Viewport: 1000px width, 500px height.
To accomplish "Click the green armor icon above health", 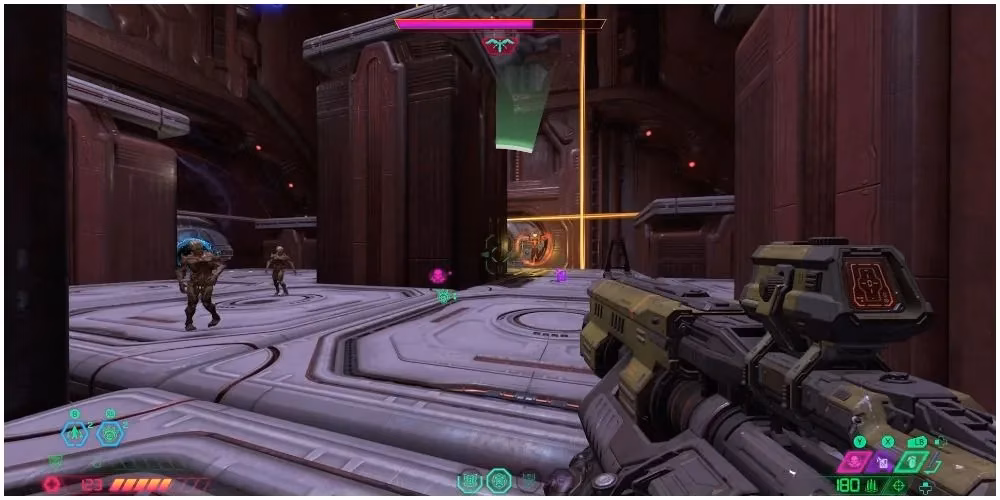I will 54,462.
